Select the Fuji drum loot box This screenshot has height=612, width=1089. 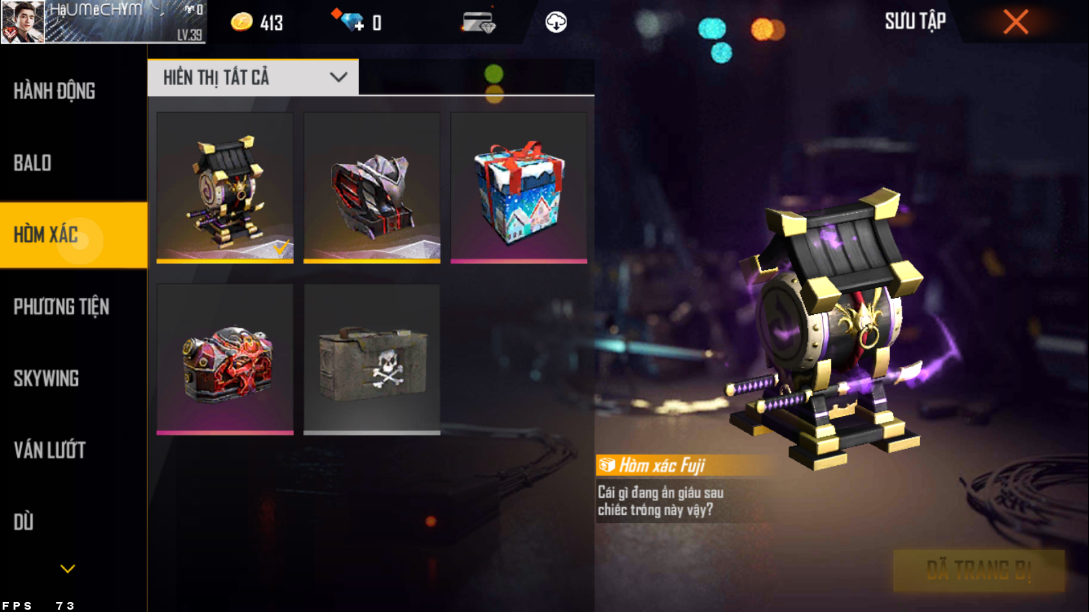coord(225,187)
